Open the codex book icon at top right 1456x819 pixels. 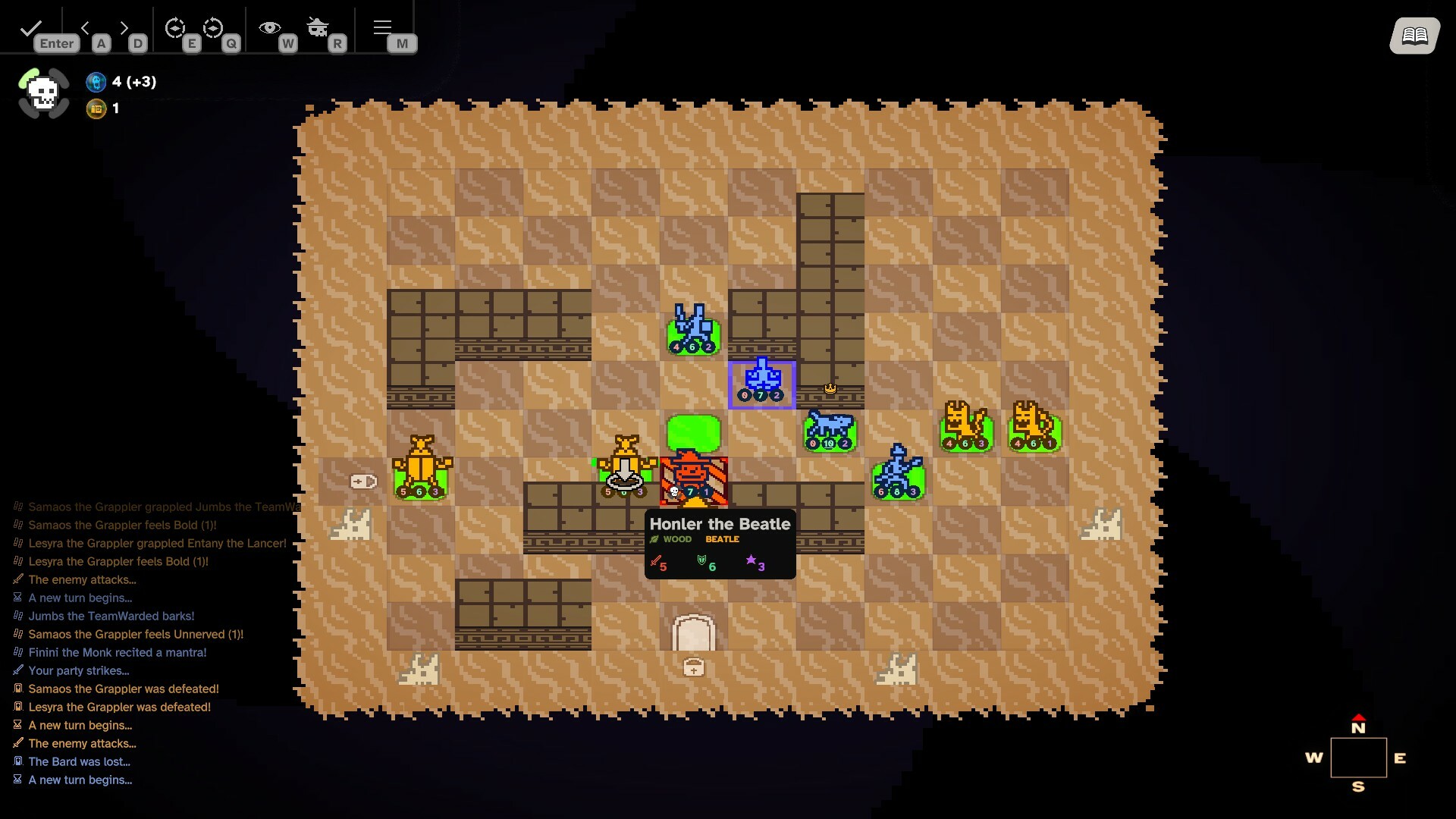[1415, 36]
